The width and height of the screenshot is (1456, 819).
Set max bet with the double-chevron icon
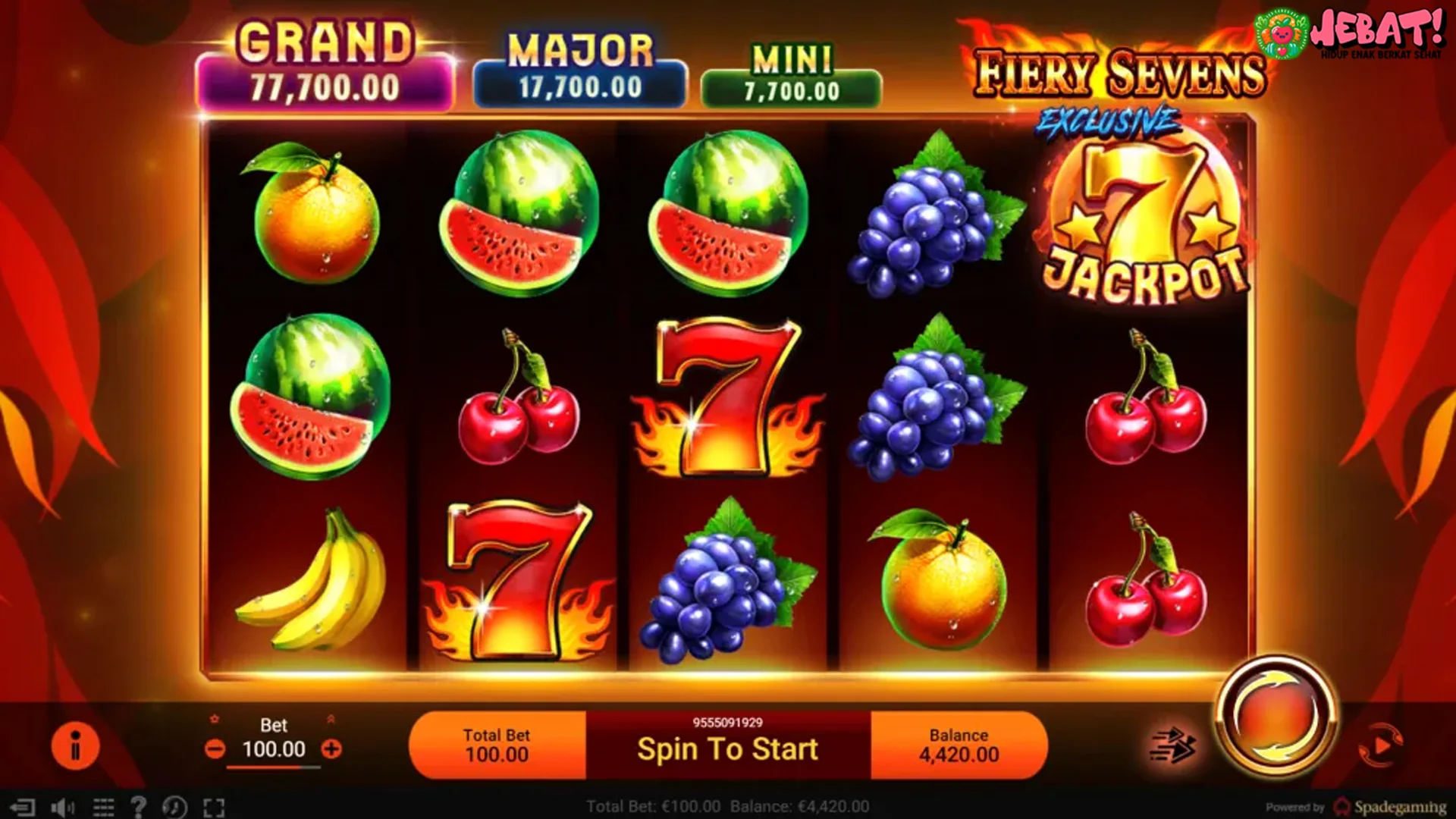pos(331,719)
